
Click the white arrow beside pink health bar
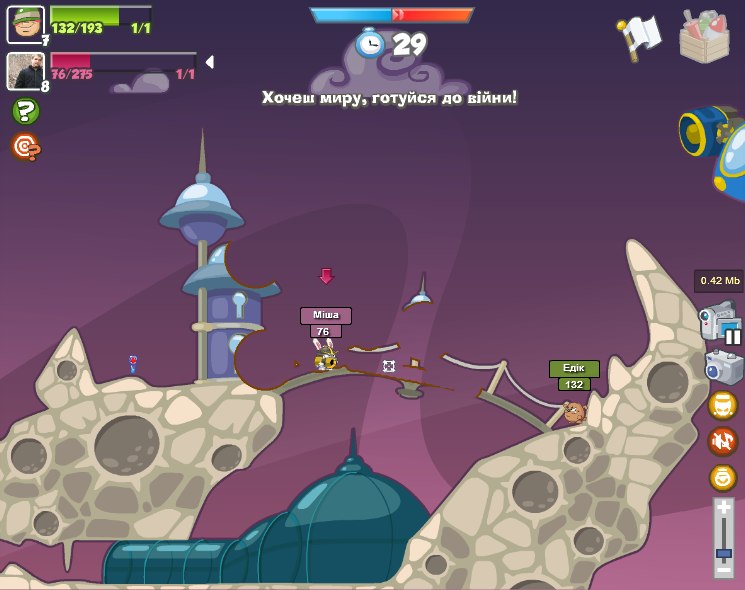[209, 62]
